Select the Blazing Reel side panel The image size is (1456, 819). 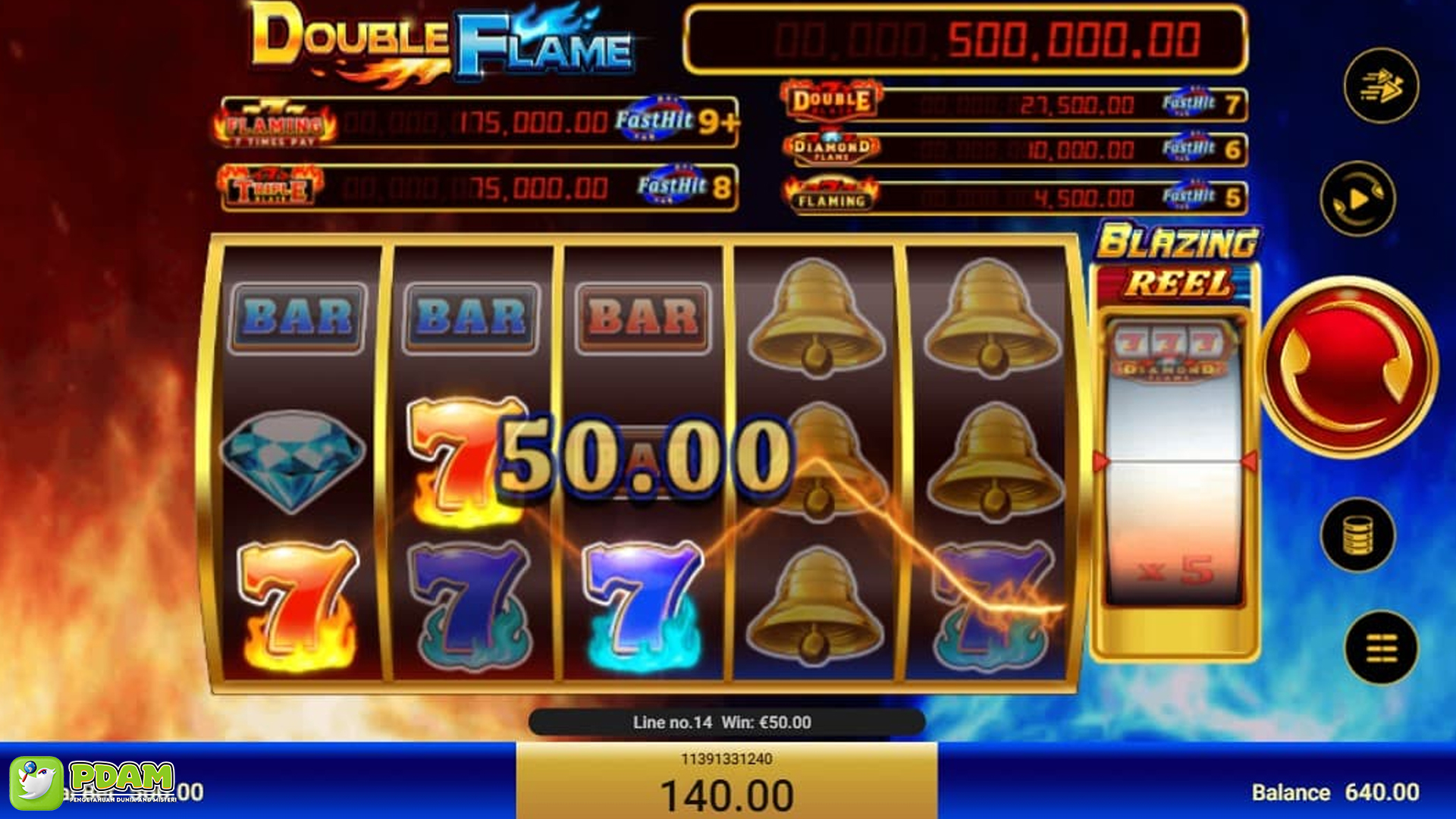pyautogui.click(x=1172, y=260)
